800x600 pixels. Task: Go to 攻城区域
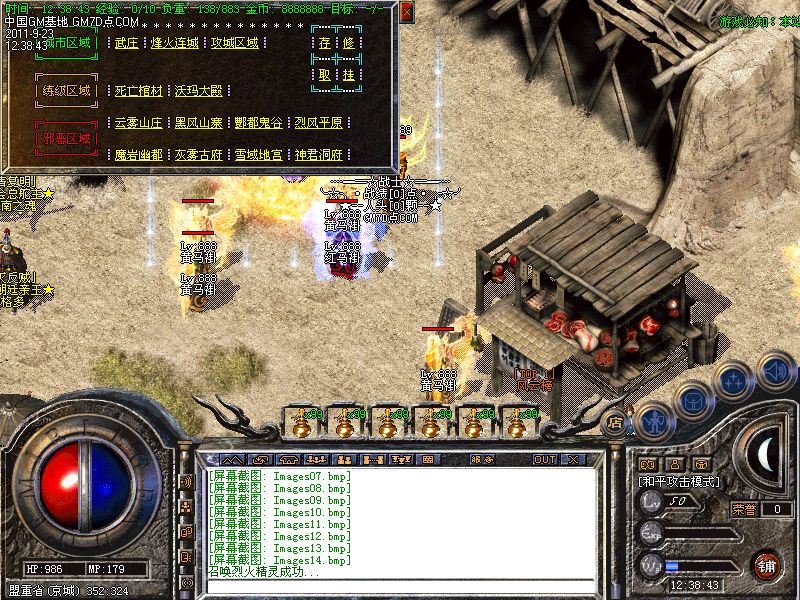(x=234, y=43)
